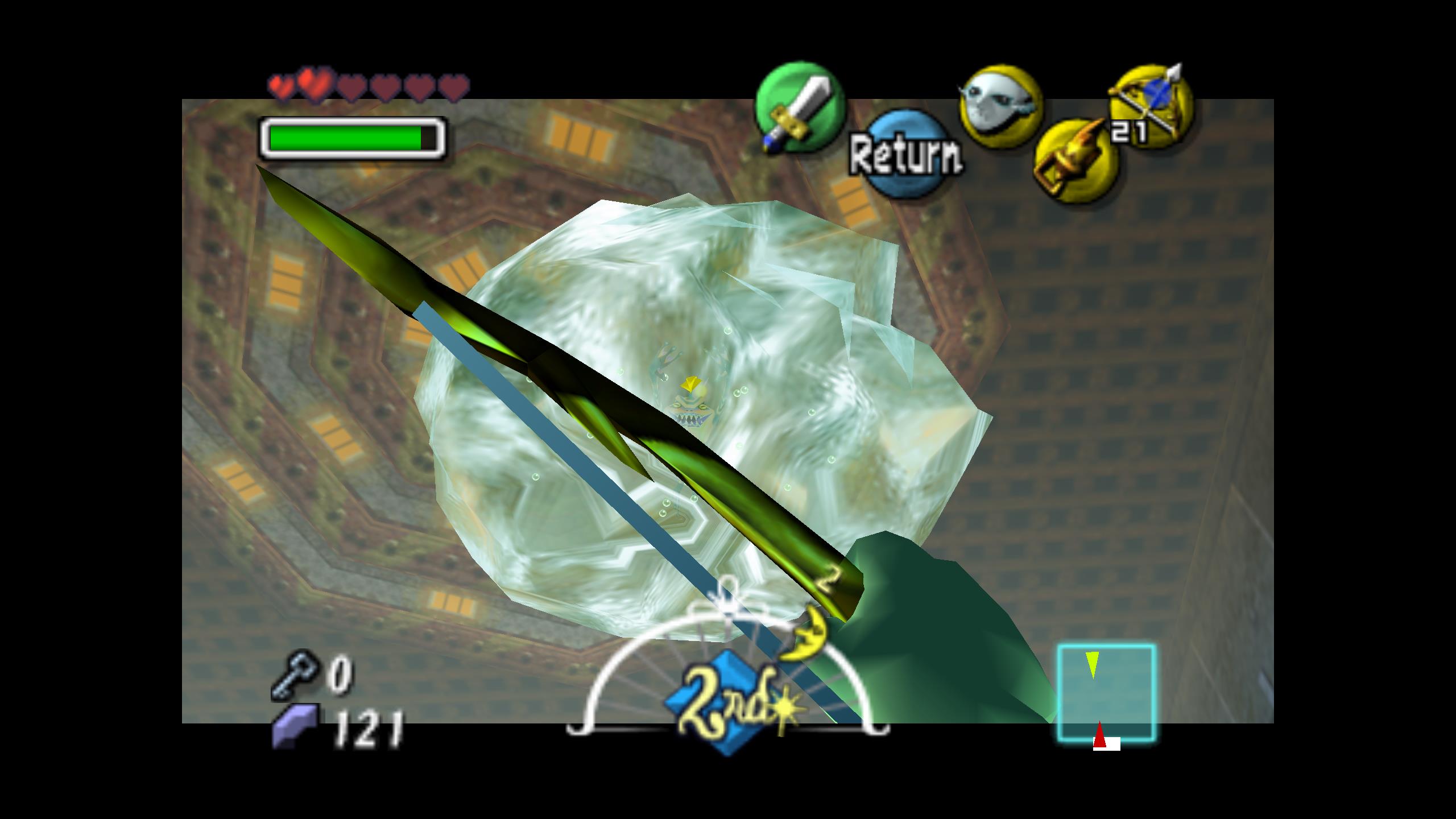Open the dungeon minimap
This screenshot has width=1456, height=819.
(x=1106, y=693)
